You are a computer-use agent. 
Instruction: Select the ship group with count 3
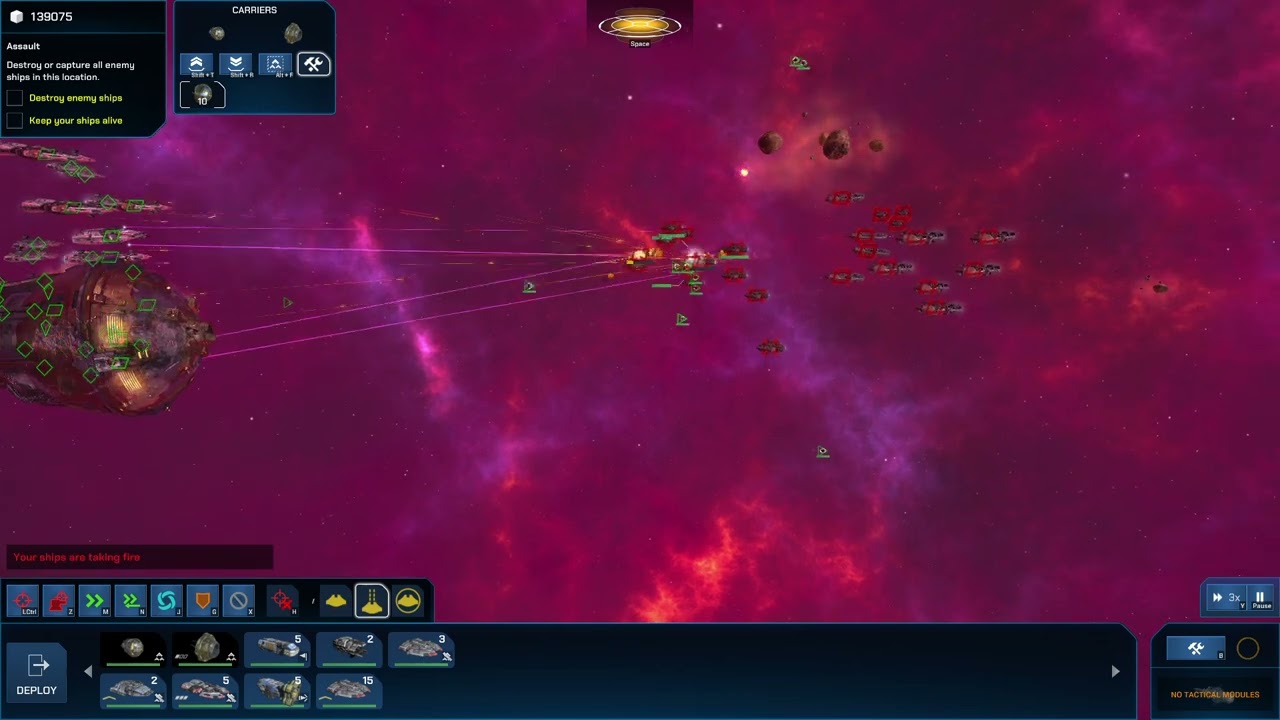421,649
